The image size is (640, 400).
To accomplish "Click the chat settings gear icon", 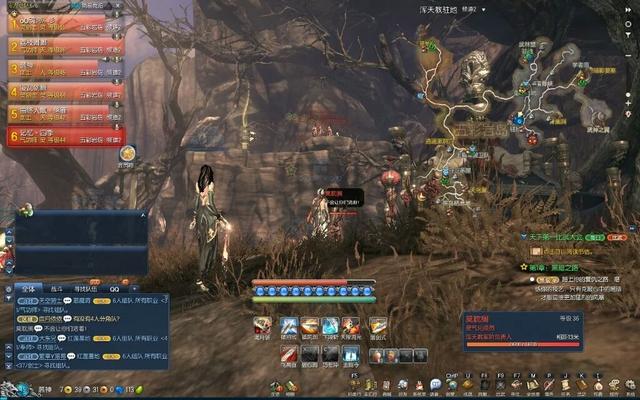I will click(10, 287).
